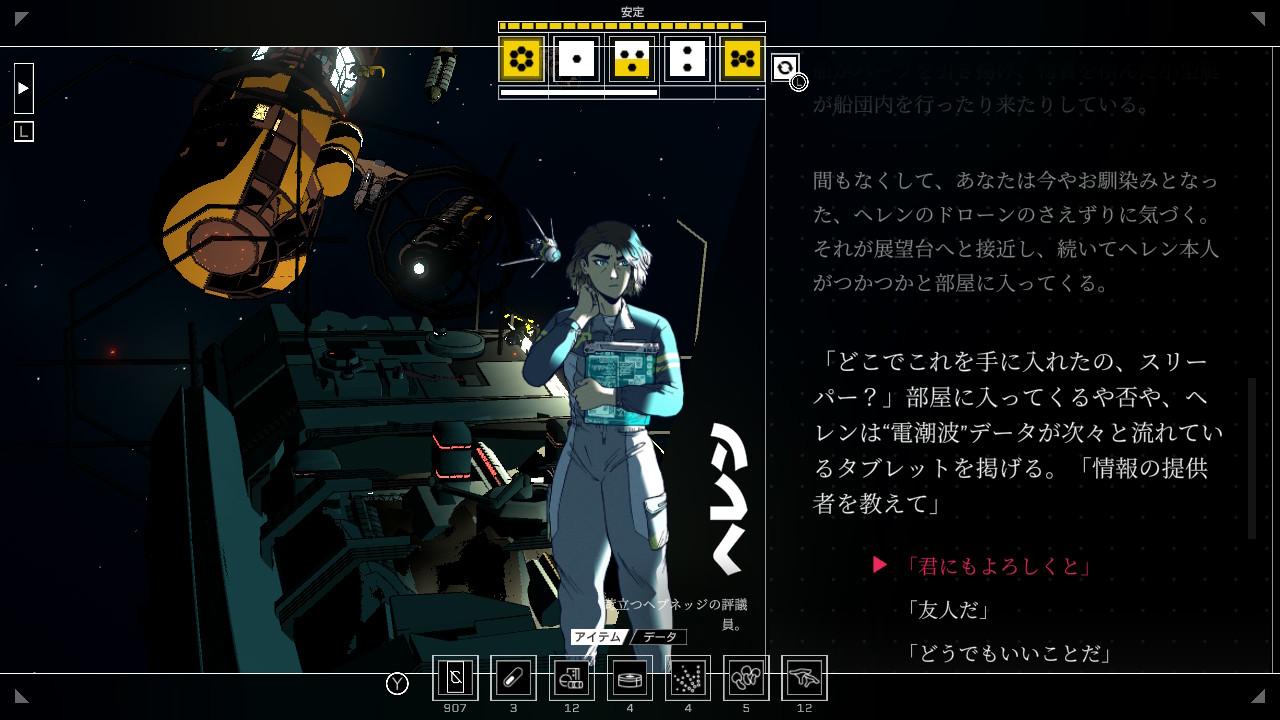Click the particle scatter resource icon
Viewport: 1280px width, 720px height.
(687, 677)
